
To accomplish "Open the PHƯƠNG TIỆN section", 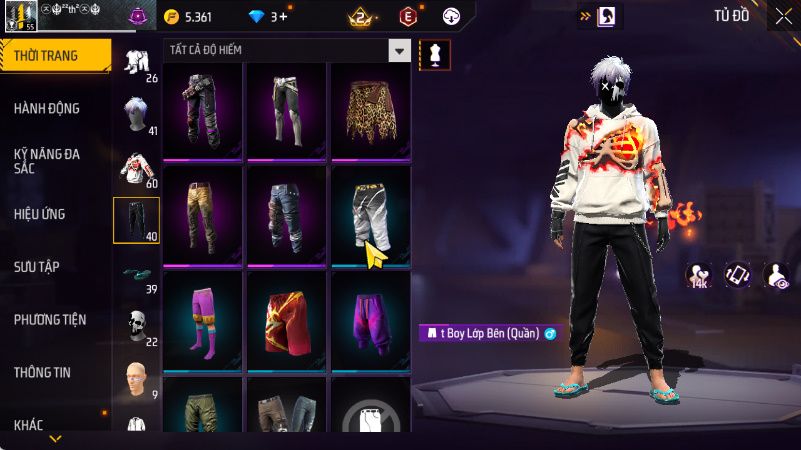I will [x=50, y=319].
